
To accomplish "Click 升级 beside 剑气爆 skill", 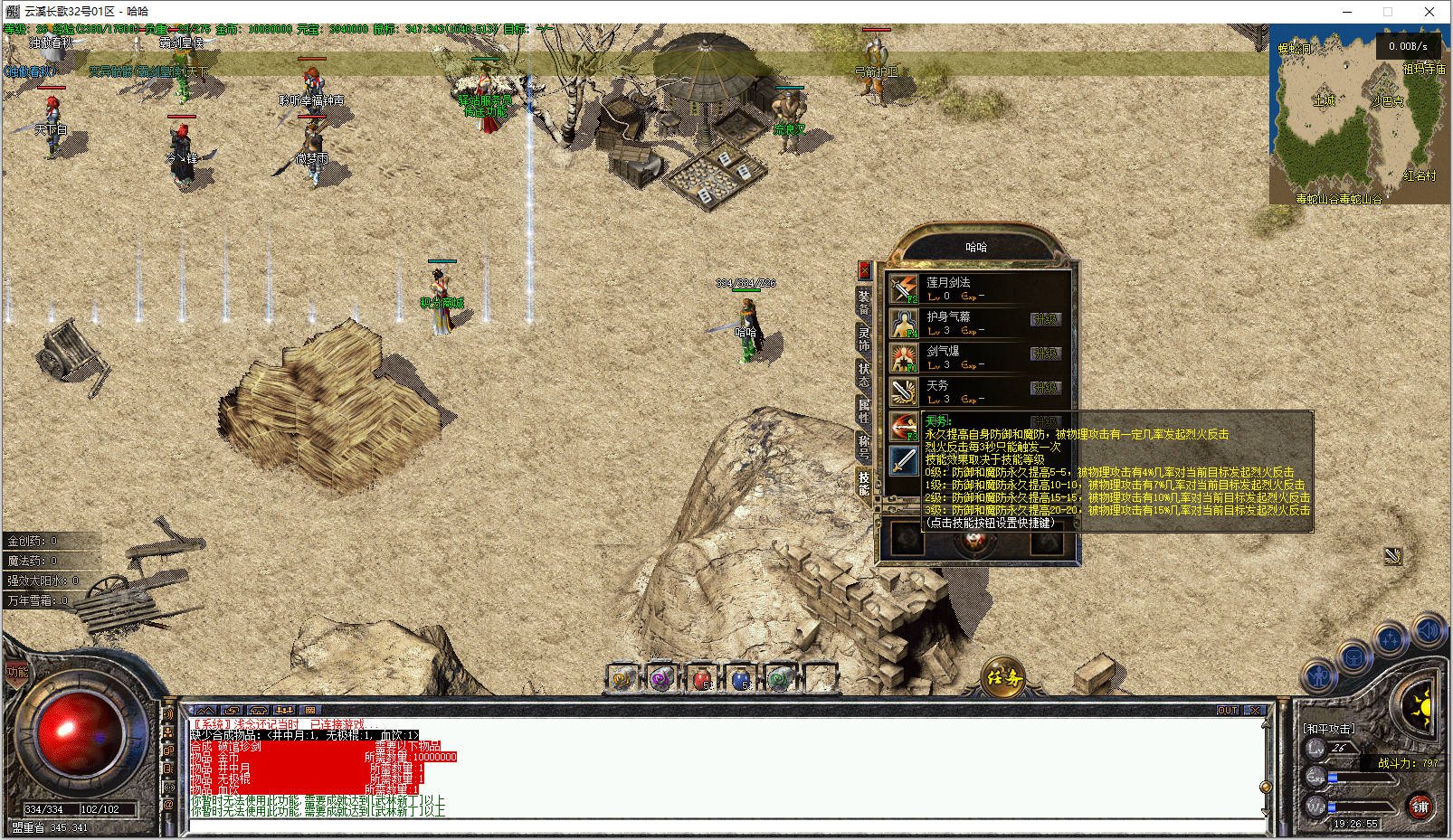I will pos(1045,354).
